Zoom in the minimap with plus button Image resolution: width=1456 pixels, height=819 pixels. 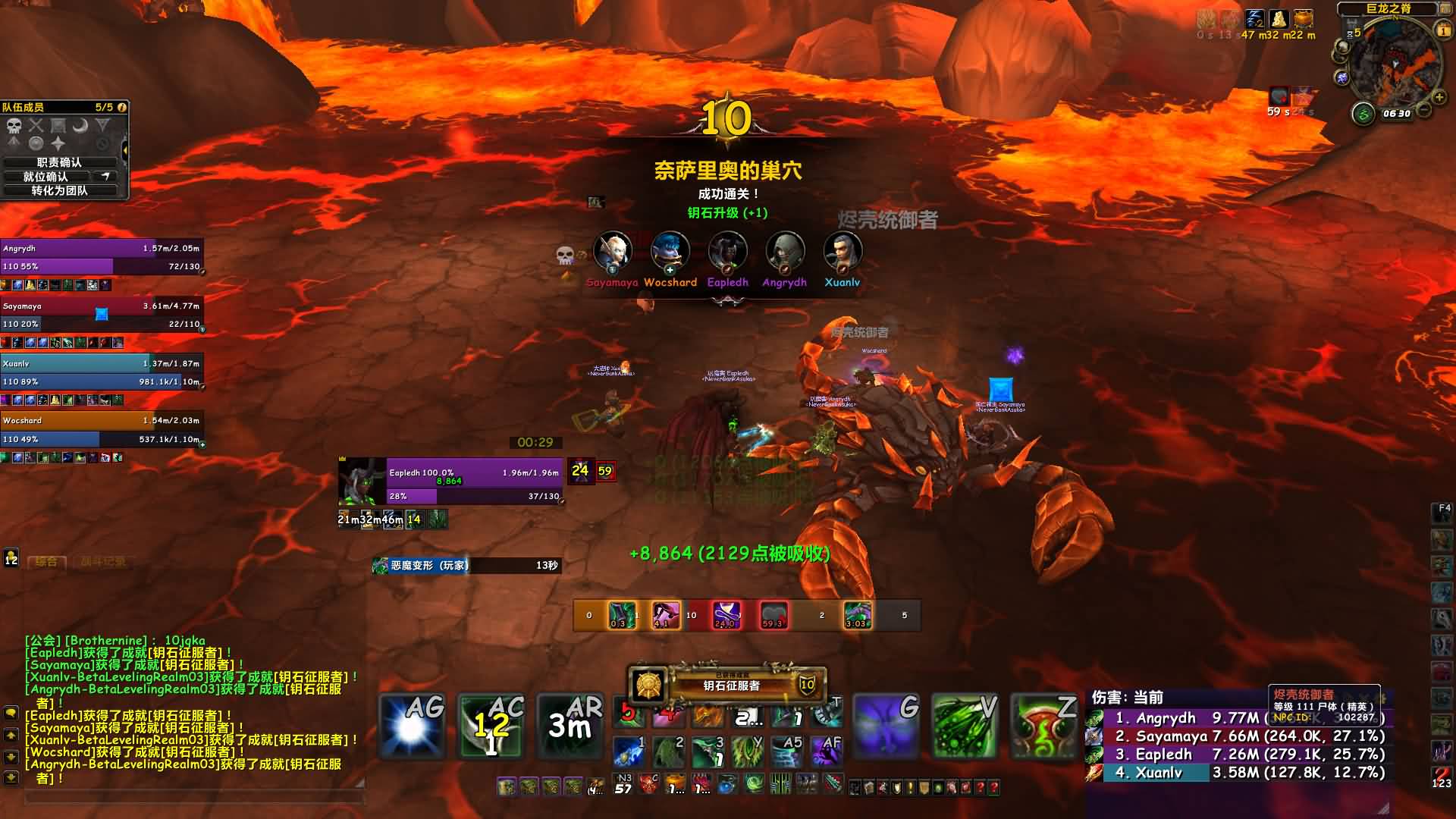coord(1439,97)
